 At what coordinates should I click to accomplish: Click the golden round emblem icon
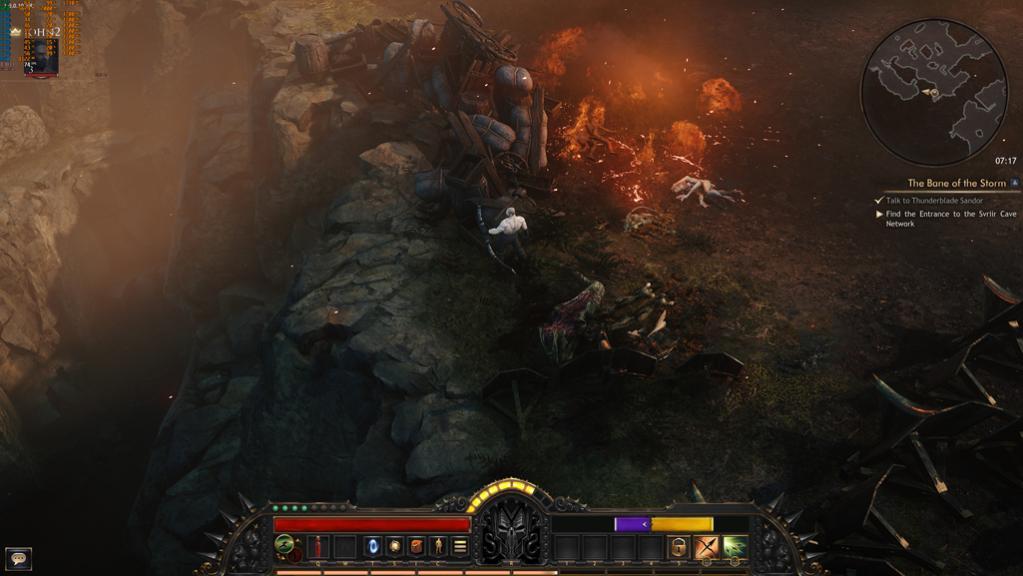(395, 547)
